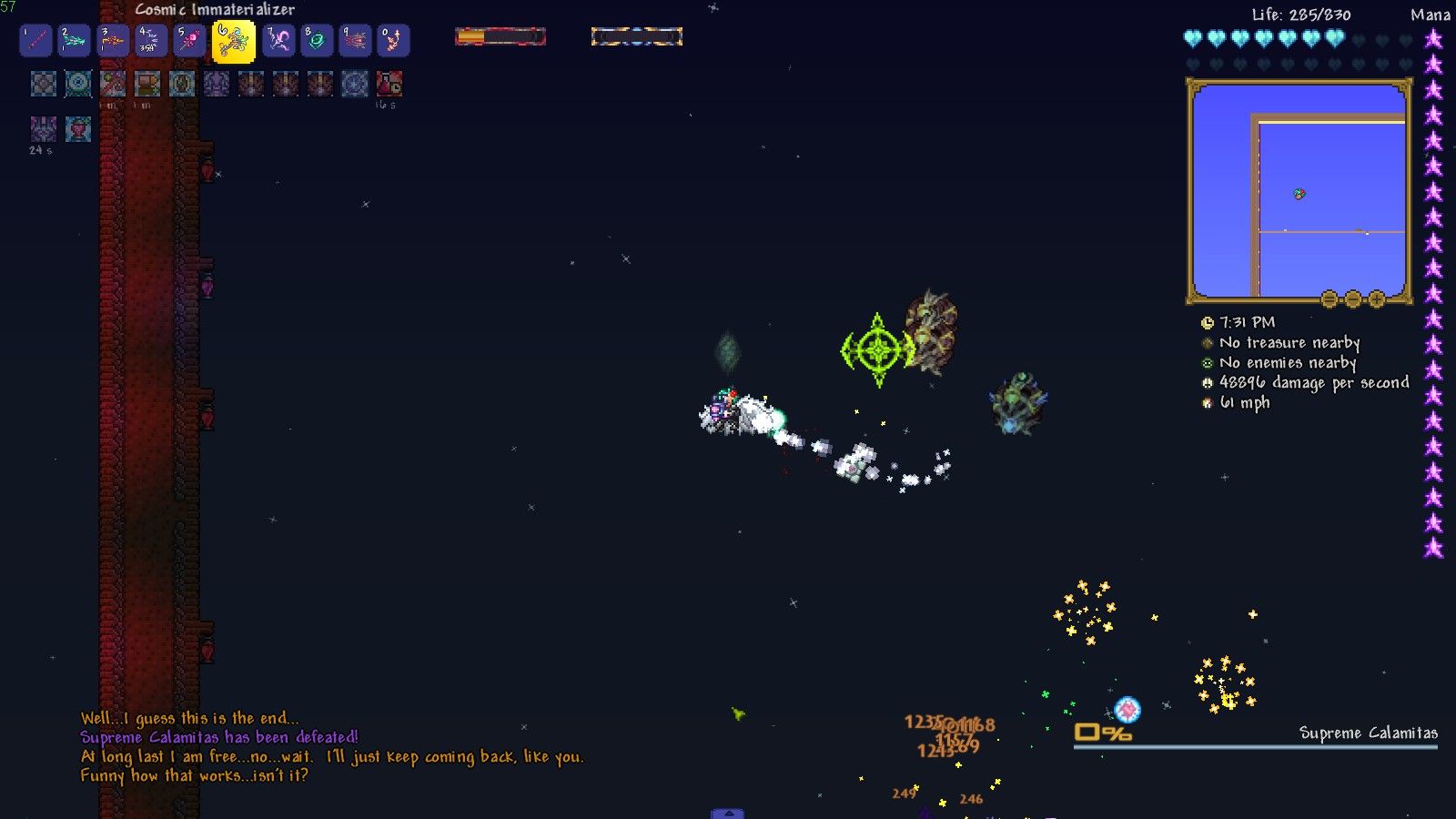Cancel the red potion buff showing 16s remaining
Image resolution: width=1456 pixels, height=819 pixels.
click(x=389, y=85)
